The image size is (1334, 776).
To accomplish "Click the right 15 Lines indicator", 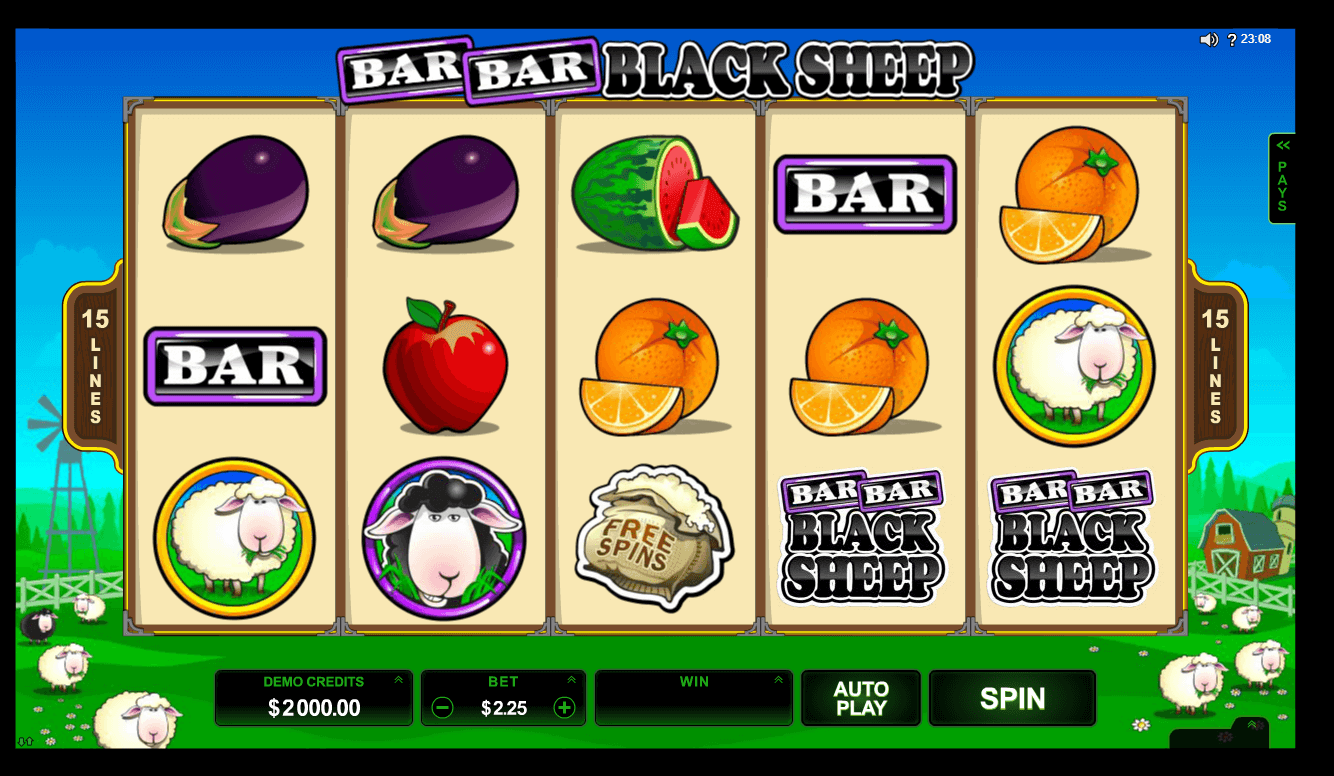I will point(1215,365).
